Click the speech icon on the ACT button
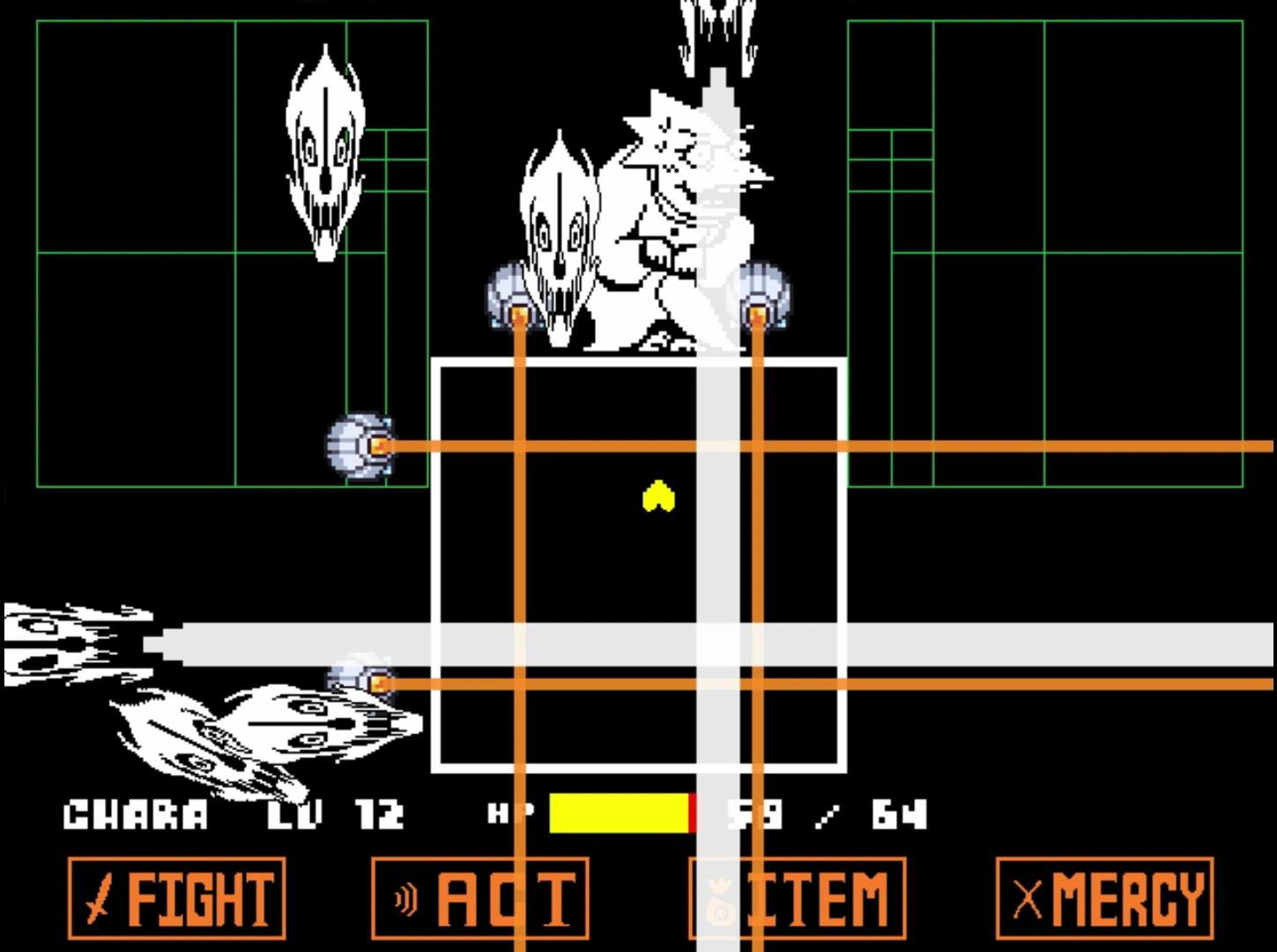The height and width of the screenshot is (952, 1277). point(404,897)
